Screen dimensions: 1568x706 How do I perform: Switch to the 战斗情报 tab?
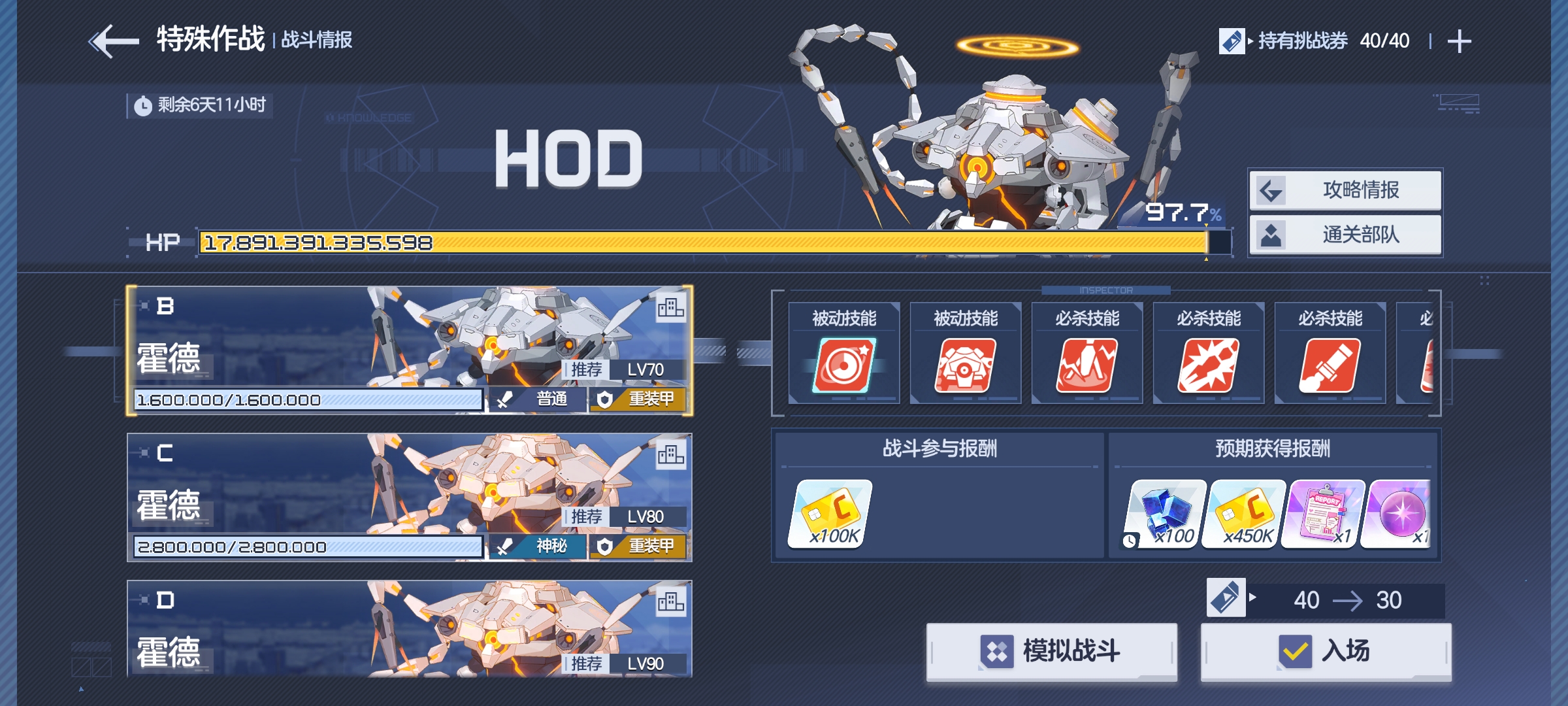click(x=316, y=39)
